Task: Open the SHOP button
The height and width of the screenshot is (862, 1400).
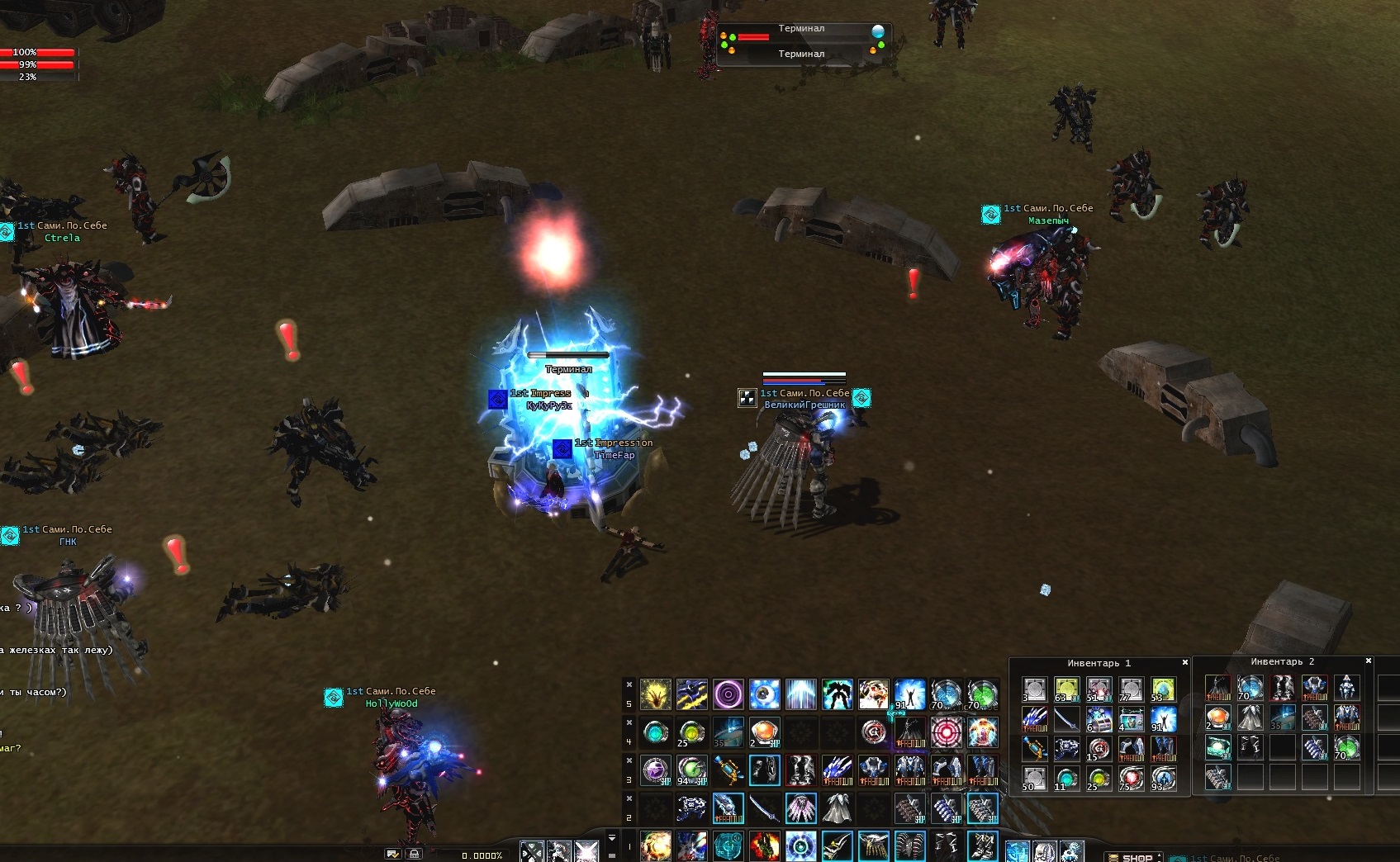Action: 1136,857
